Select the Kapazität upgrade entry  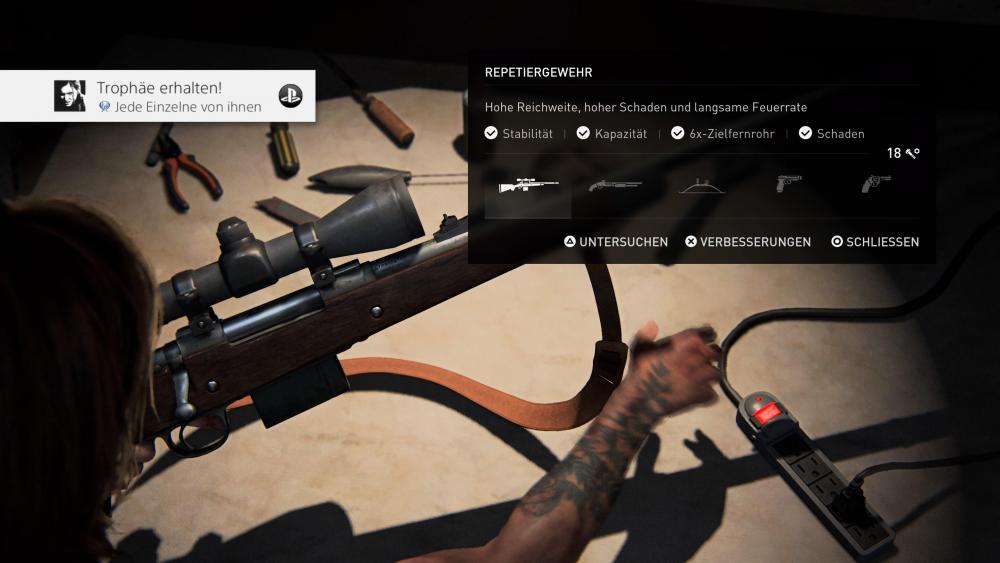pyautogui.click(x=611, y=134)
